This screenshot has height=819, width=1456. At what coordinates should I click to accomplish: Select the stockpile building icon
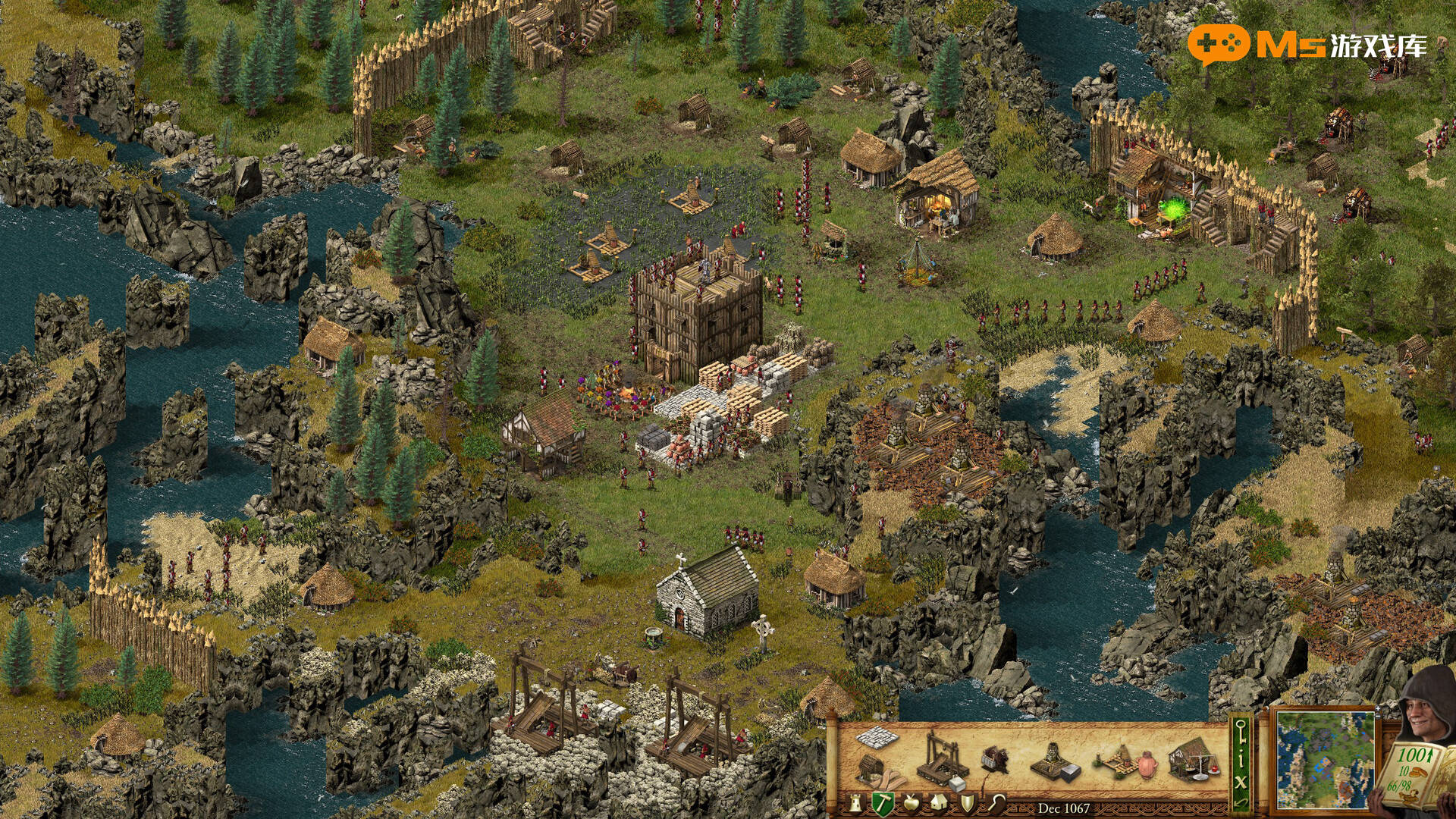click(877, 736)
